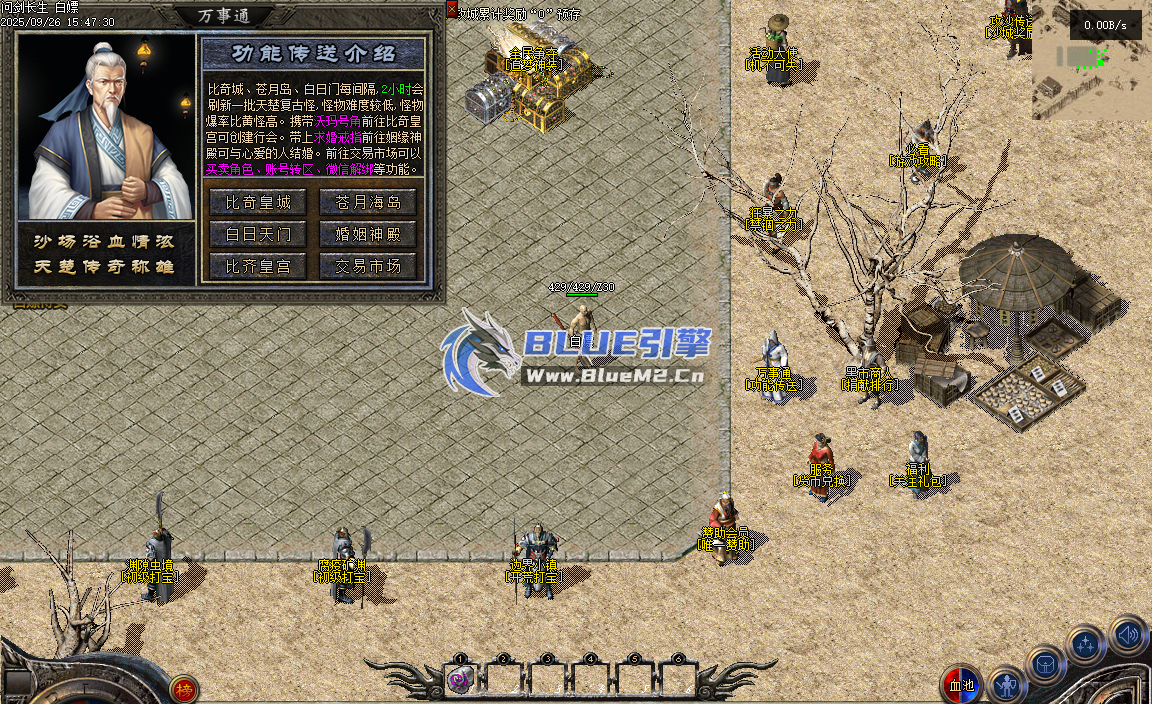The height and width of the screenshot is (704, 1152).
Task: Choose the 苍月海岛 teleport button
Action: pyautogui.click(x=368, y=202)
